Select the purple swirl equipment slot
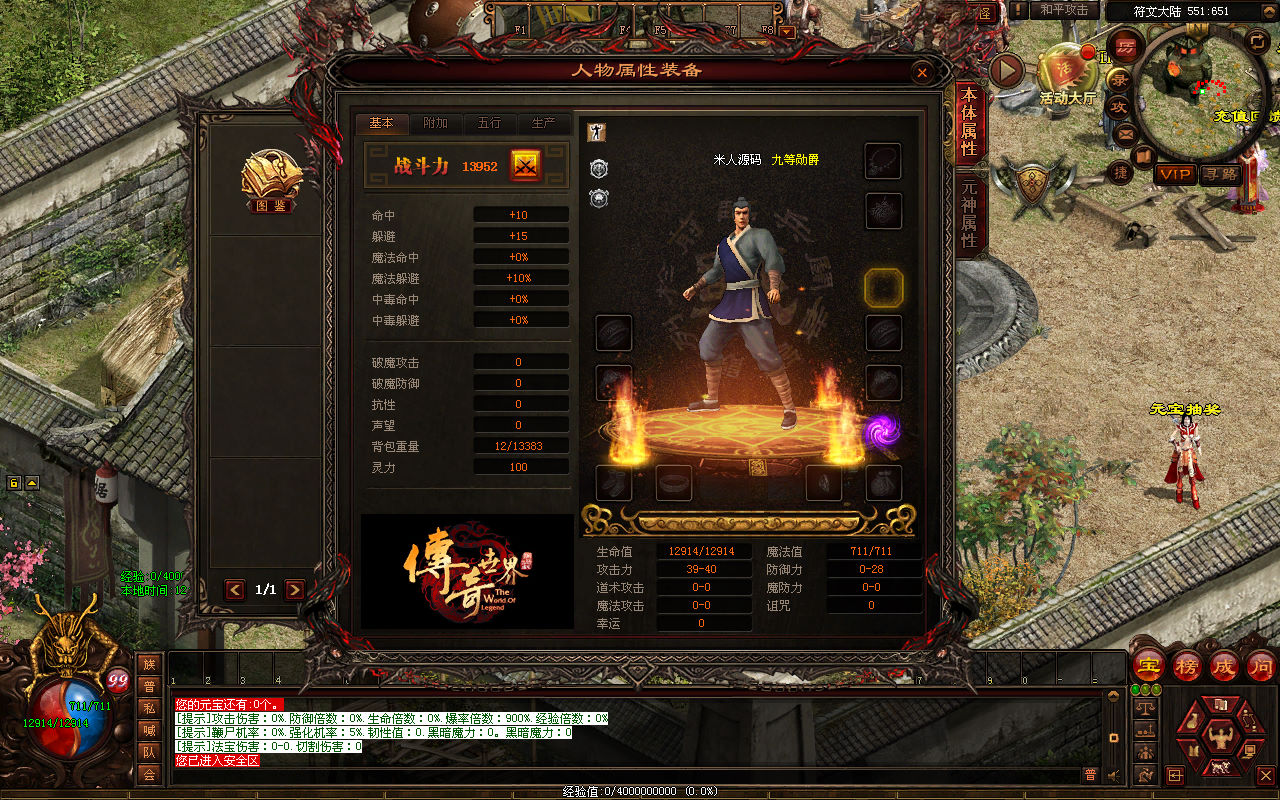This screenshot has width=1280, height=800. tap(882, 431)
